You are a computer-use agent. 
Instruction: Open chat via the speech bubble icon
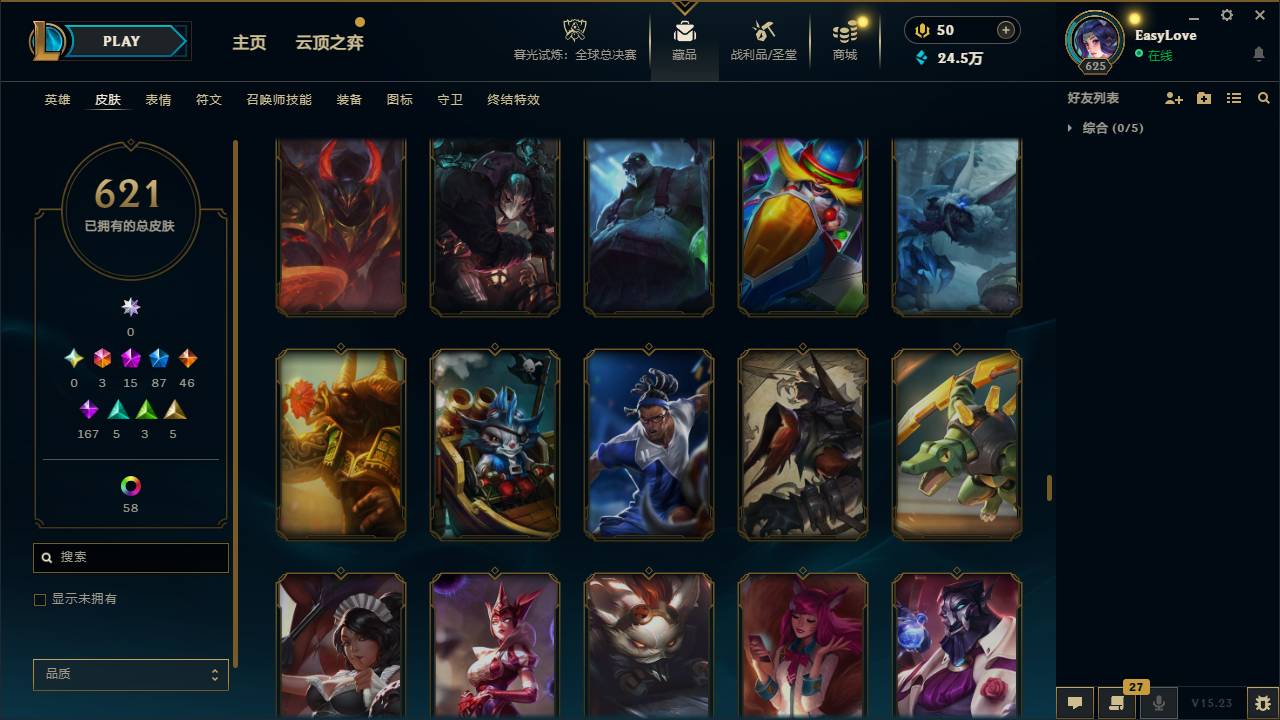(1075, 703)
